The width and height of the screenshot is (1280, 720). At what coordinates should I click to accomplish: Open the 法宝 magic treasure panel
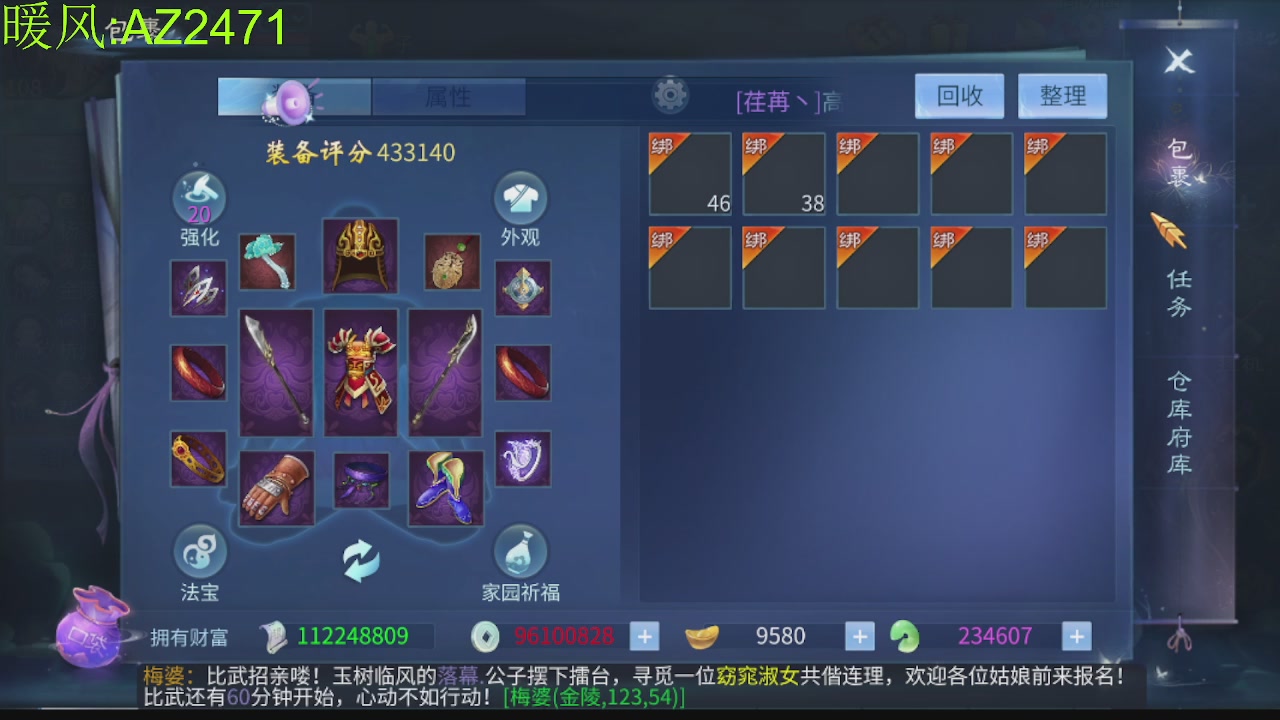199,553
